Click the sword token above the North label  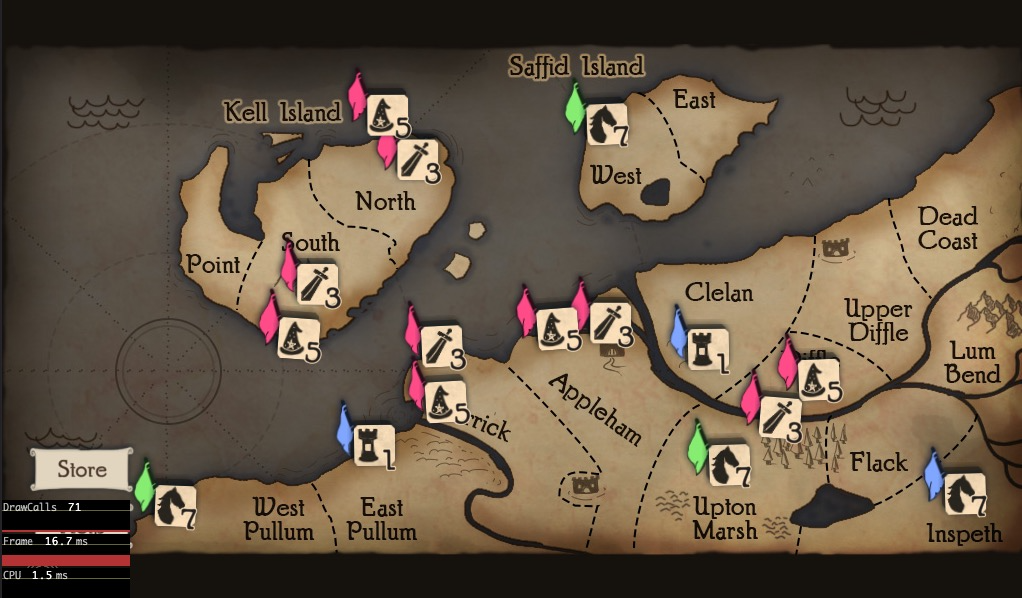pyautogui.click(x=417, y=159)
